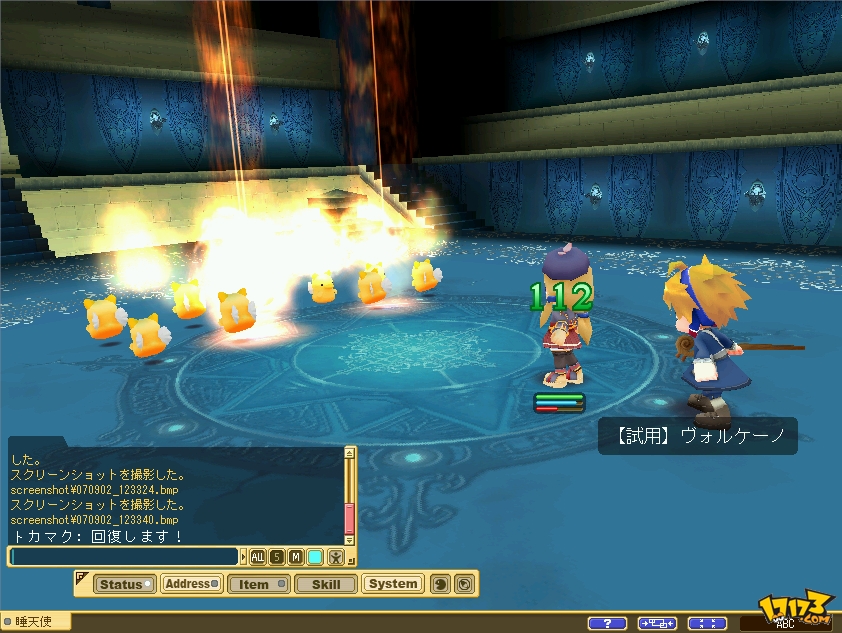The height and width of the screenshot is (633, 842).
Task: Click the chat text input field
Action: 124,557
